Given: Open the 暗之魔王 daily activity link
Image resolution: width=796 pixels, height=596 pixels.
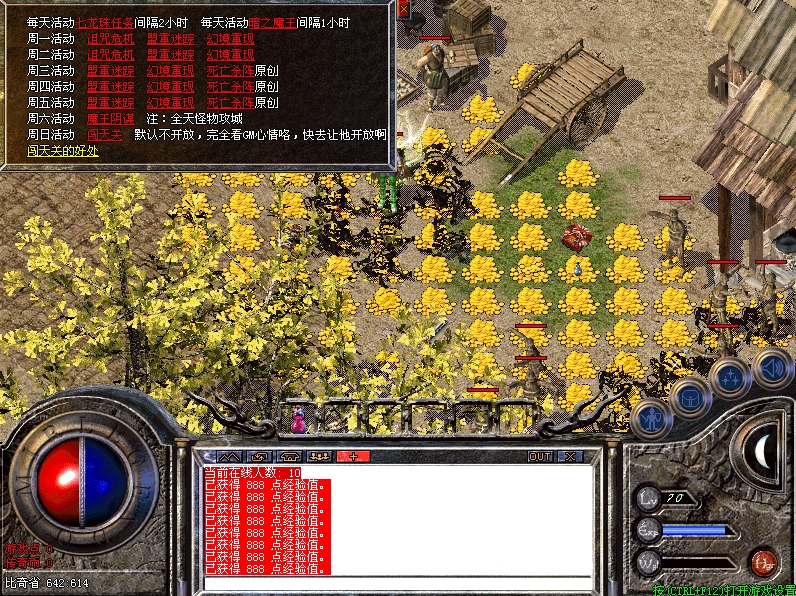Looking at the screenshot, I should pyautogui.click(x=271, y=22).
